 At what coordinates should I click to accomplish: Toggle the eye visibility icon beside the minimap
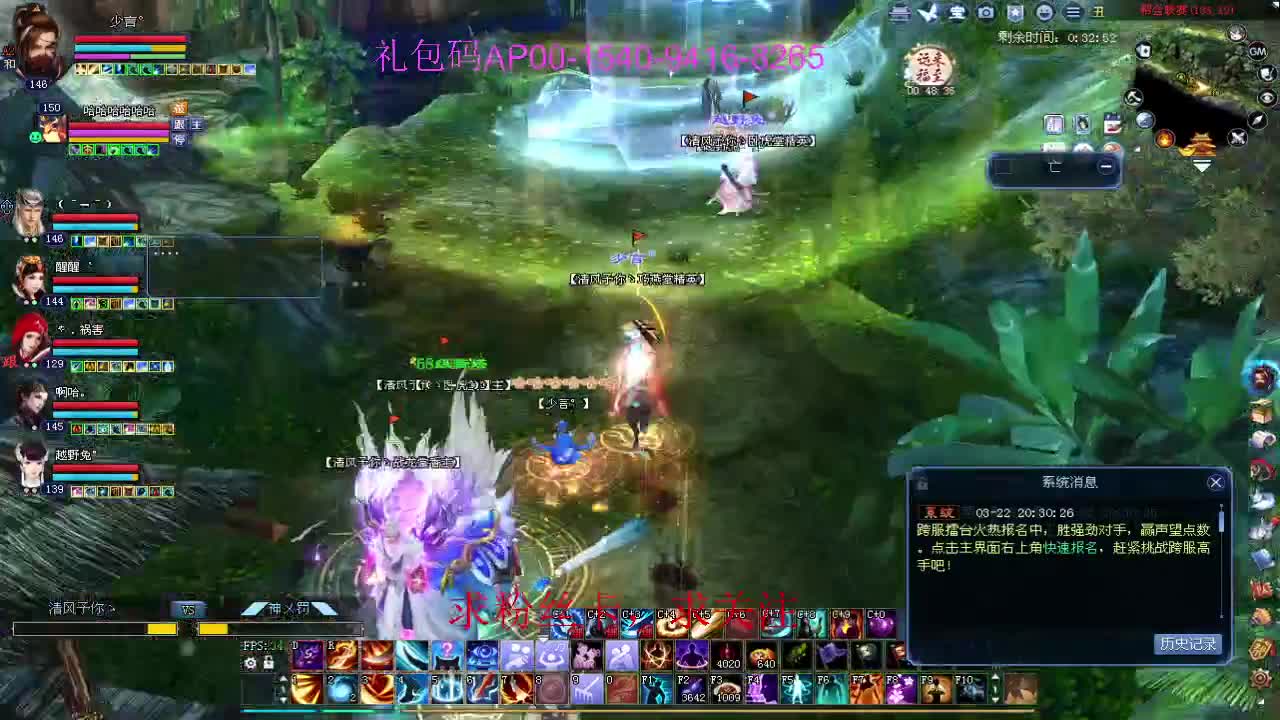tap(1267, 98)
